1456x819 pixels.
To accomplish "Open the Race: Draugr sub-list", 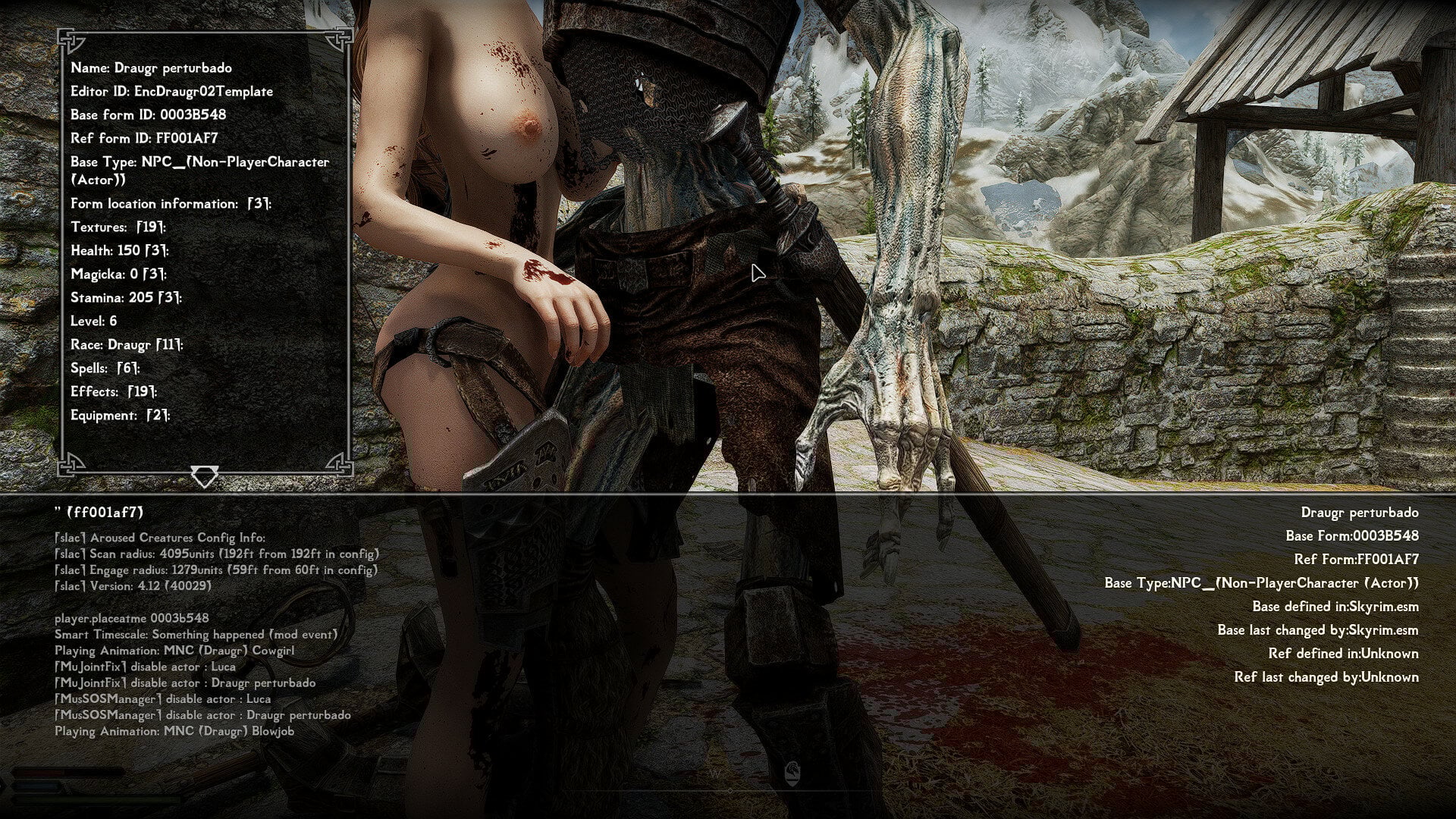I will click(x=127, y=345).
